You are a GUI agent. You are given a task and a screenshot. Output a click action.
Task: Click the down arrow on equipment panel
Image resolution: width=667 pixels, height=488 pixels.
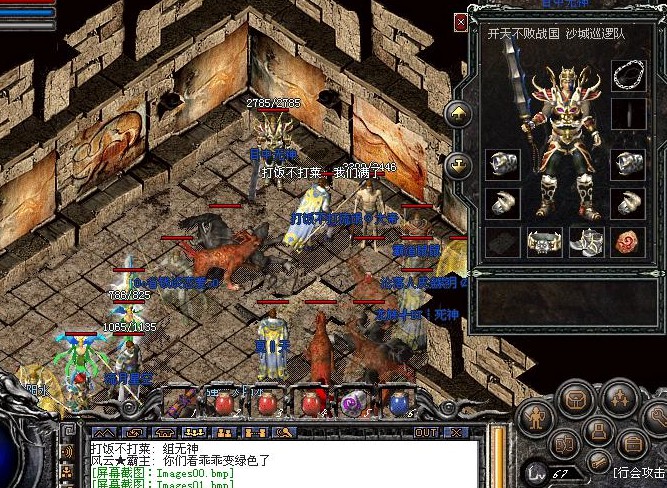tap(459, 162)
